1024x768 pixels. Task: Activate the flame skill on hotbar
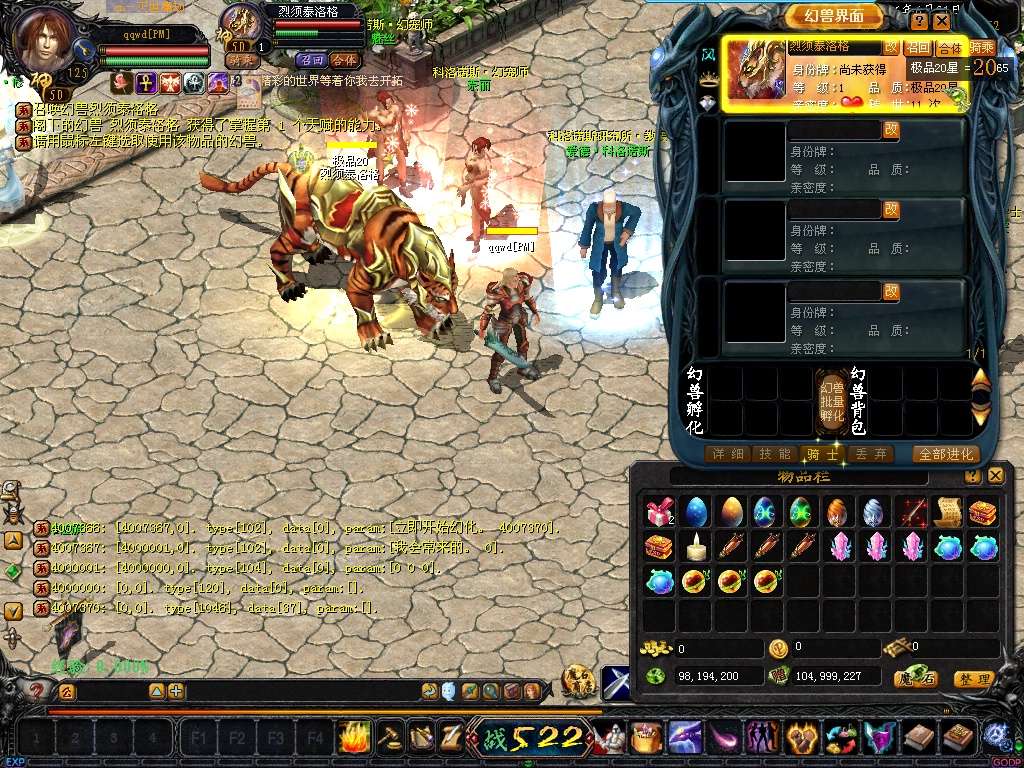354,738
